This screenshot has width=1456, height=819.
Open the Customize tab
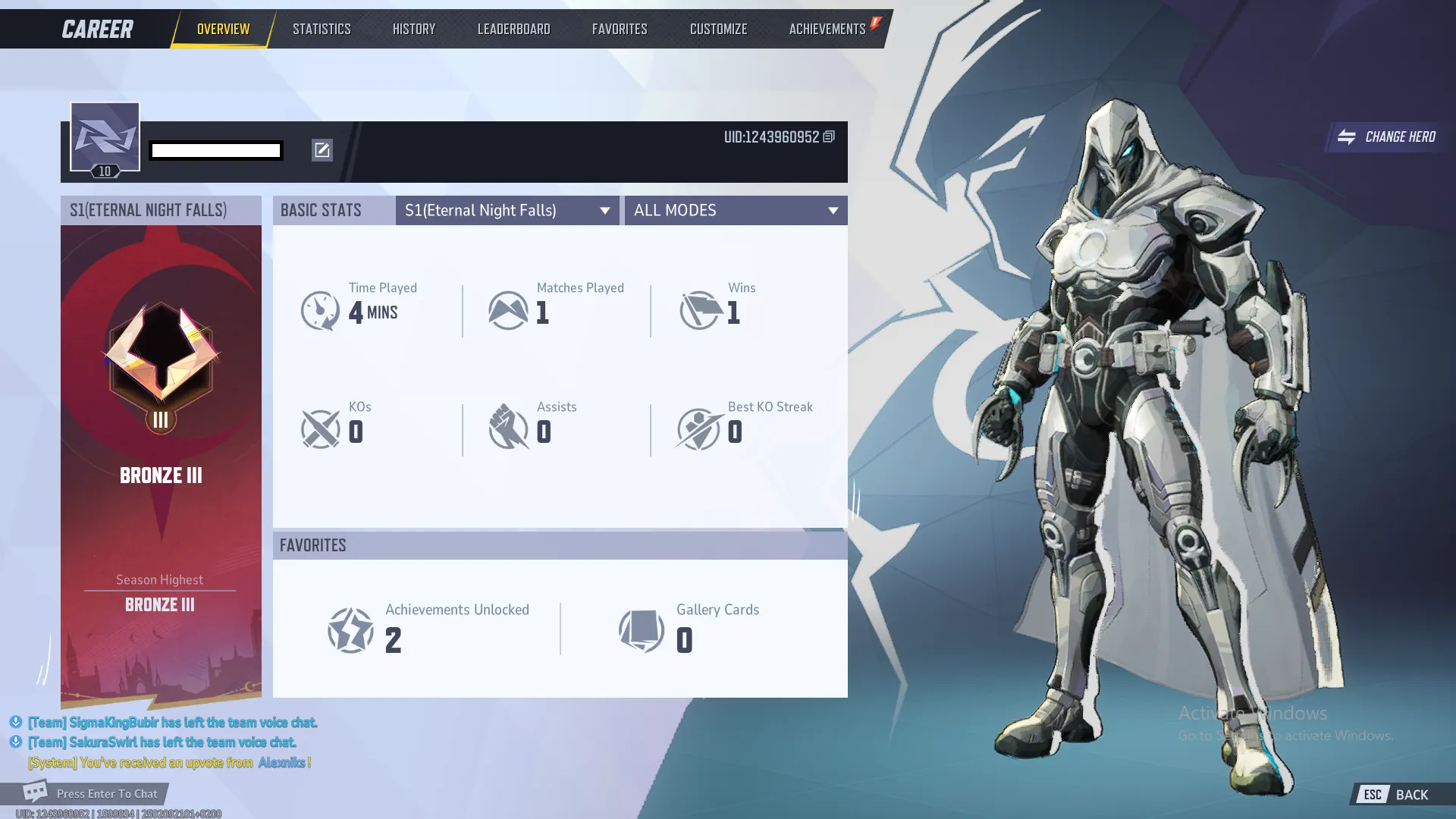pos(718,29)
